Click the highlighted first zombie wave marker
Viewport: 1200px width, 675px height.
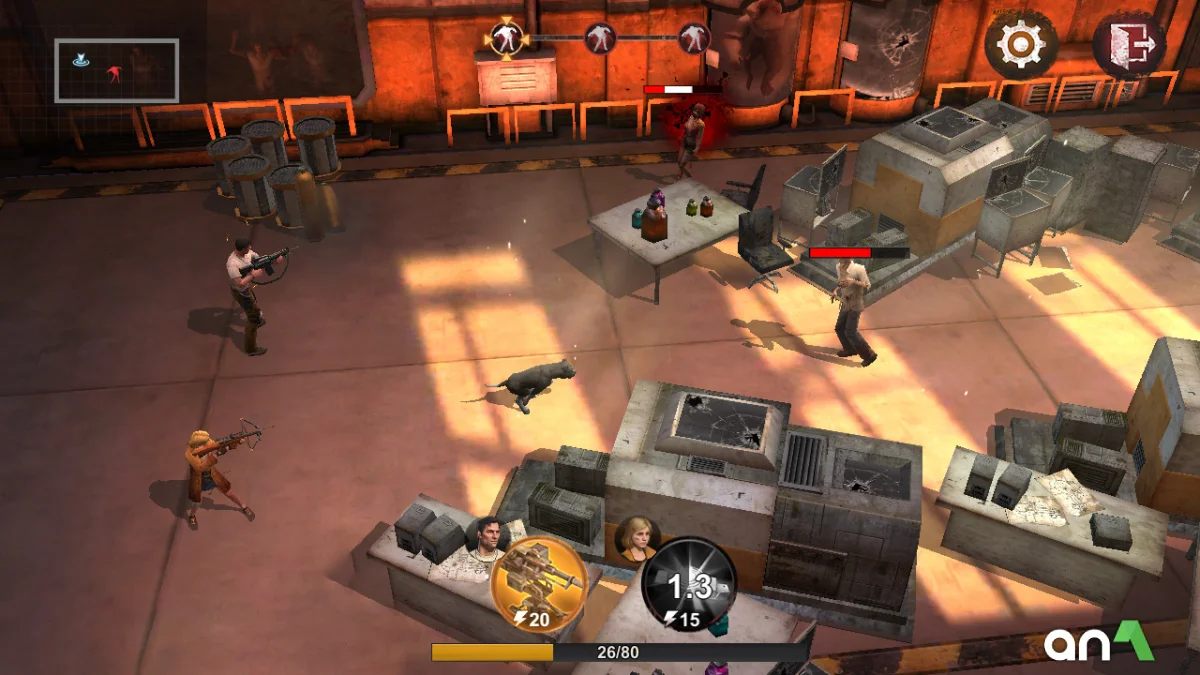tap(506, 38)
